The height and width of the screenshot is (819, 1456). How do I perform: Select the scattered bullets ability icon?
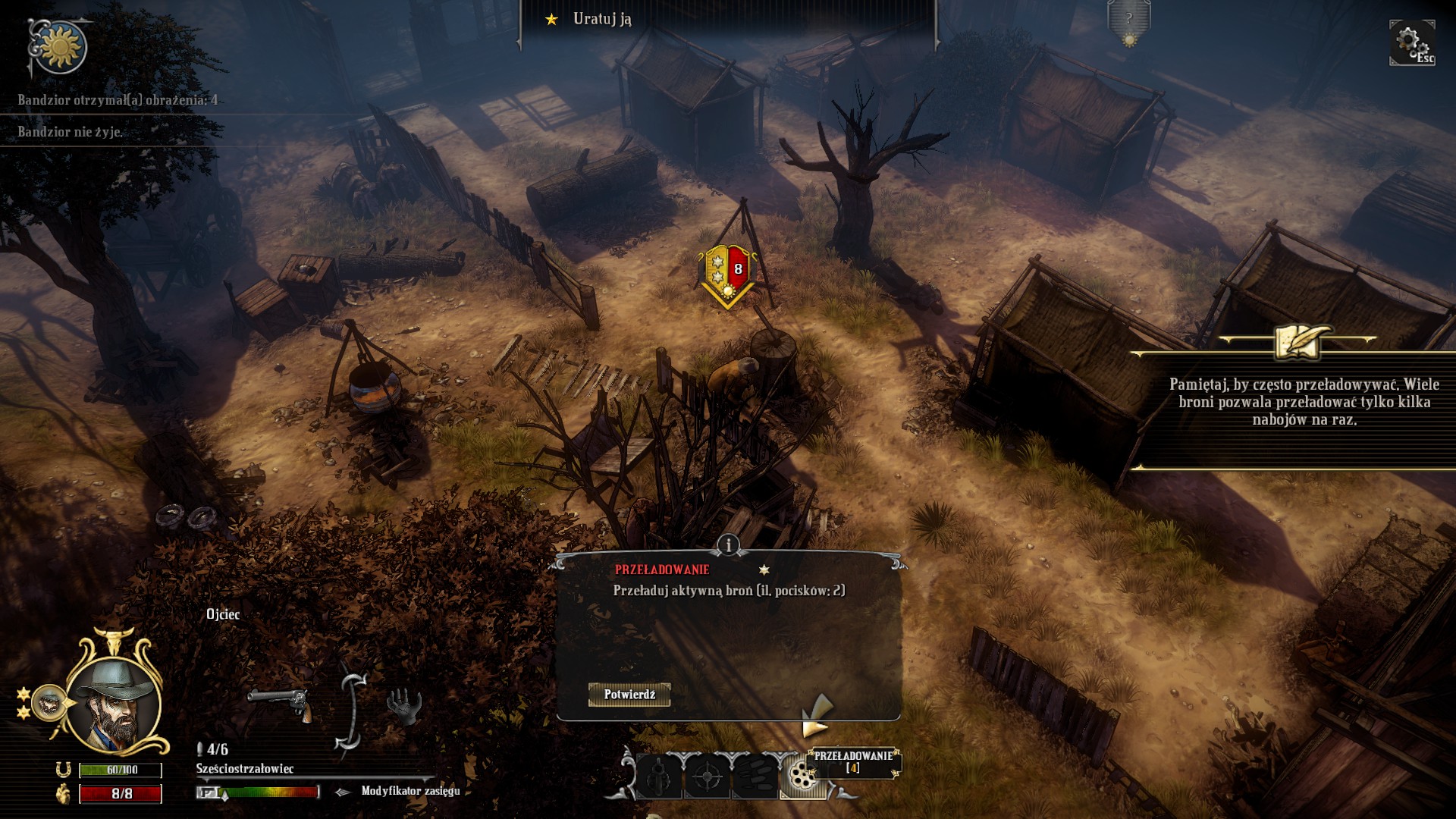(755, 777)
